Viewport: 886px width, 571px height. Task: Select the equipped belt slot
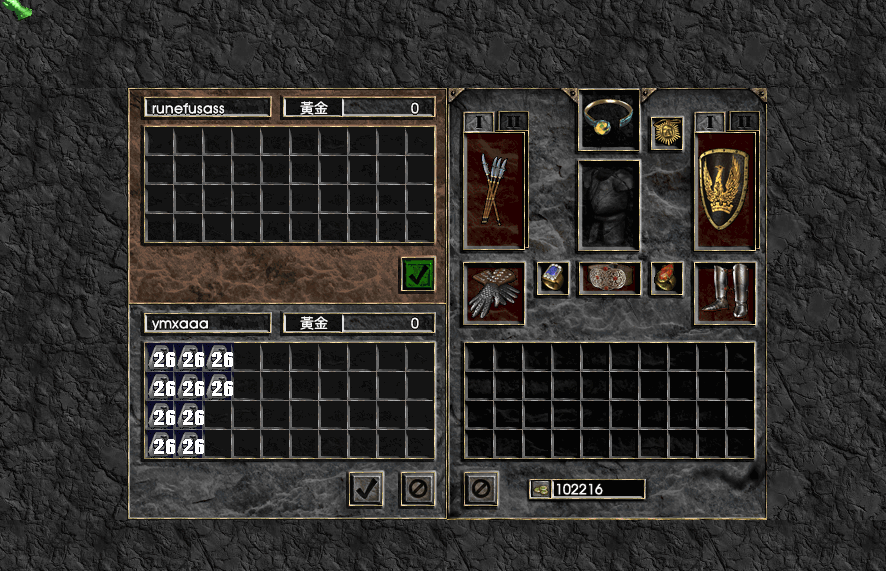[610, 278]
